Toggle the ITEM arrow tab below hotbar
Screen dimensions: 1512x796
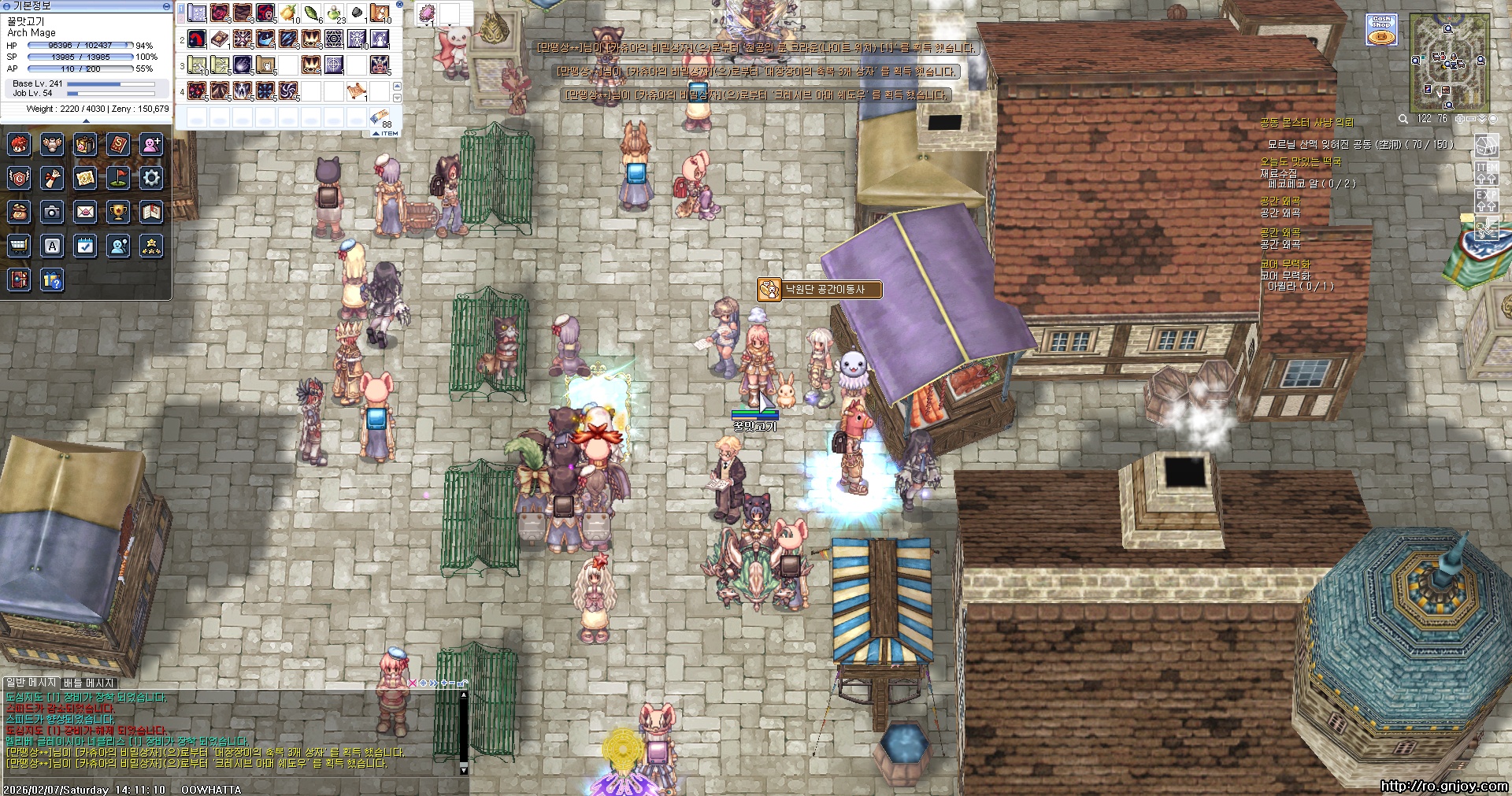386,134
